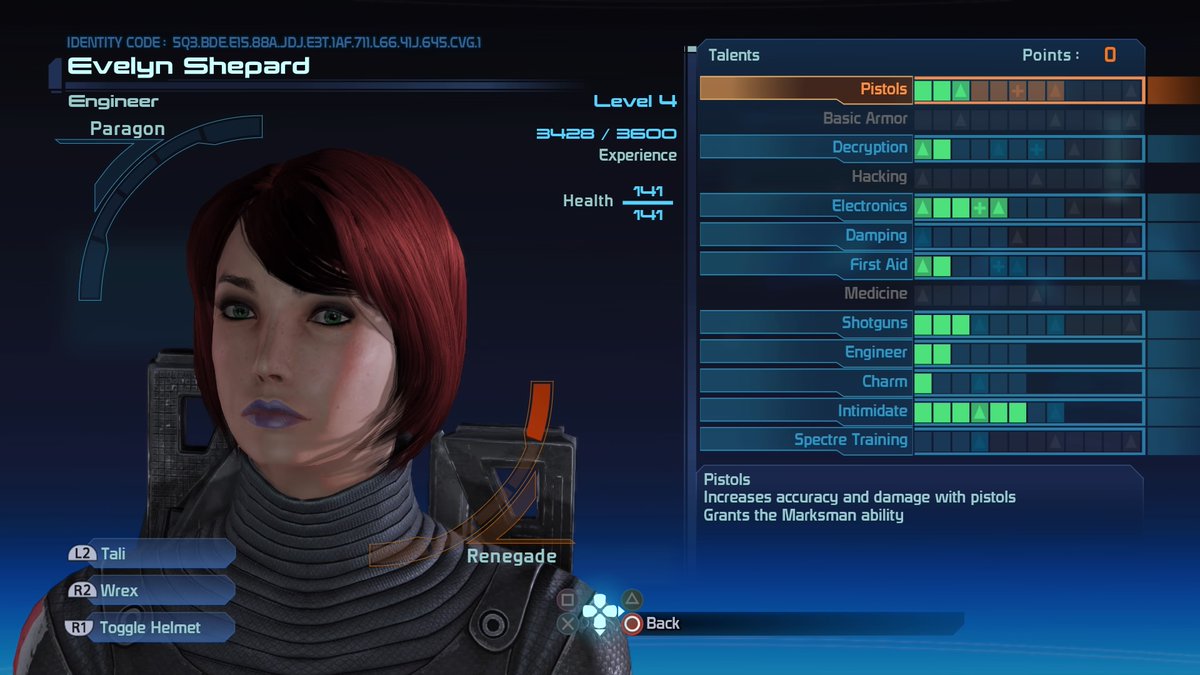1200x675 pixels.
Task: Highlight the Electronics talent row
Action: pos(869,206)
